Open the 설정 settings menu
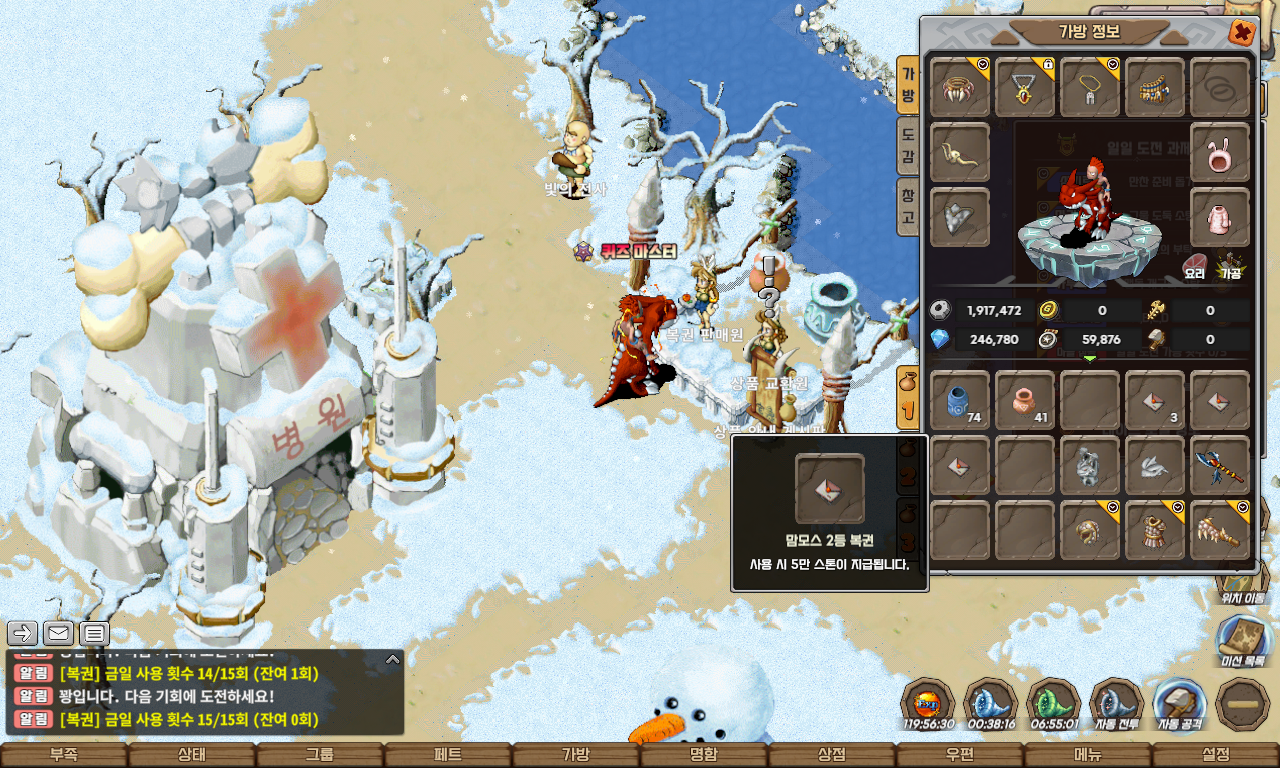Viewport: 1280px width, 768px height. 1216,755
